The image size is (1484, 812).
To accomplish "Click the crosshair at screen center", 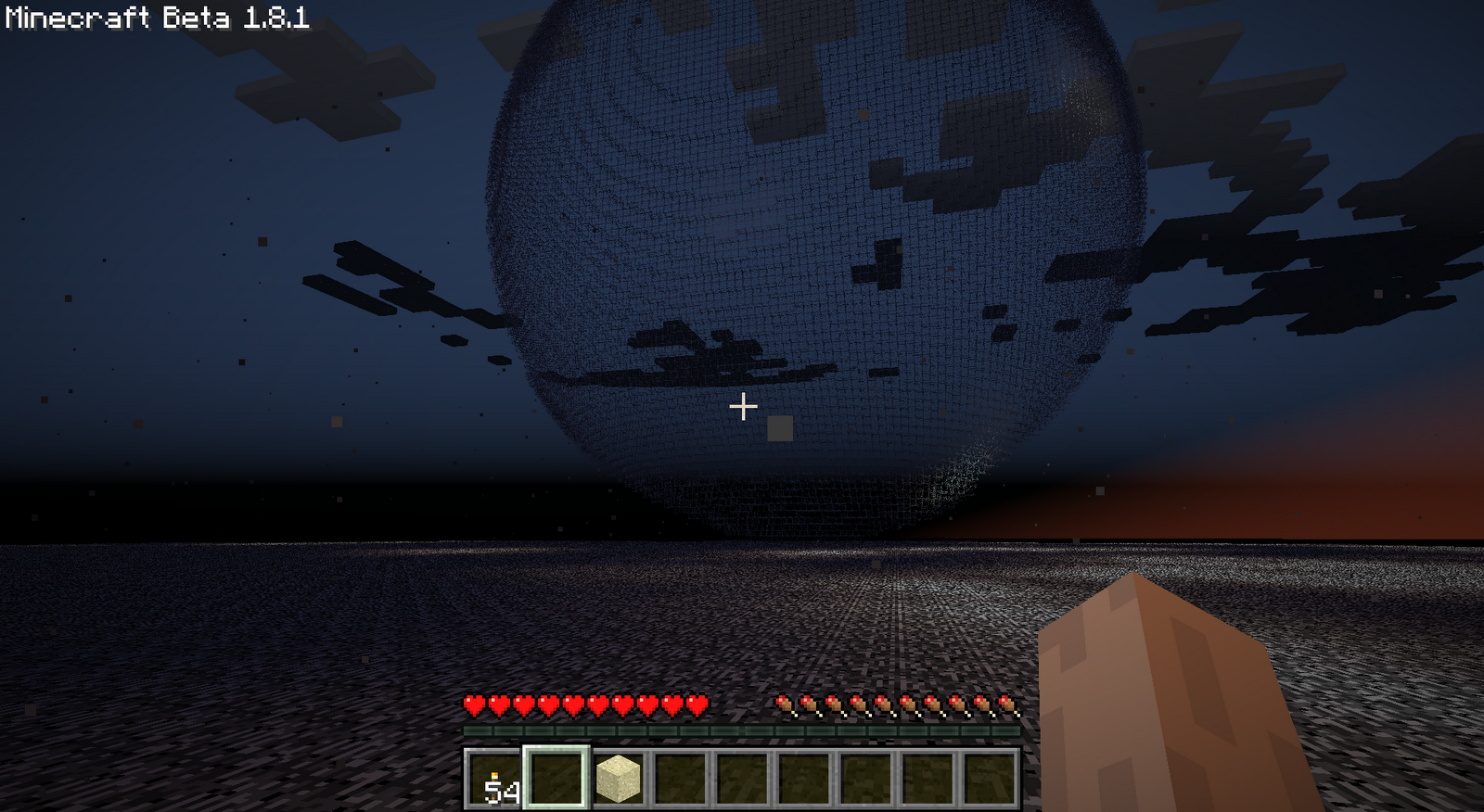I will pos(742,405).
